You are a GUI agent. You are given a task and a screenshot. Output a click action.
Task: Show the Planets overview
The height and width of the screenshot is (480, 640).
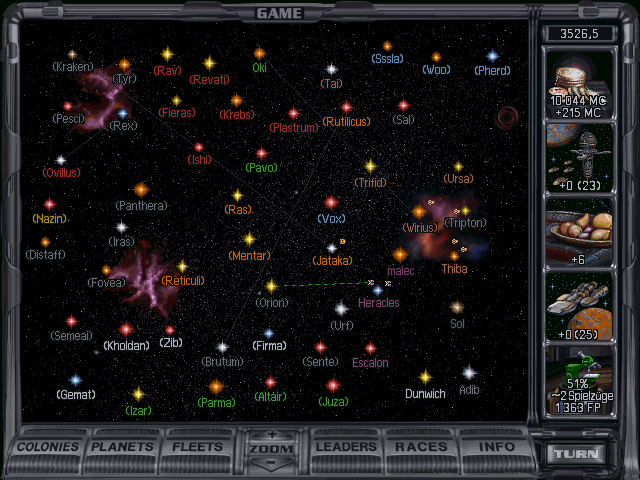pyautogui.click(x=125, y=447)
